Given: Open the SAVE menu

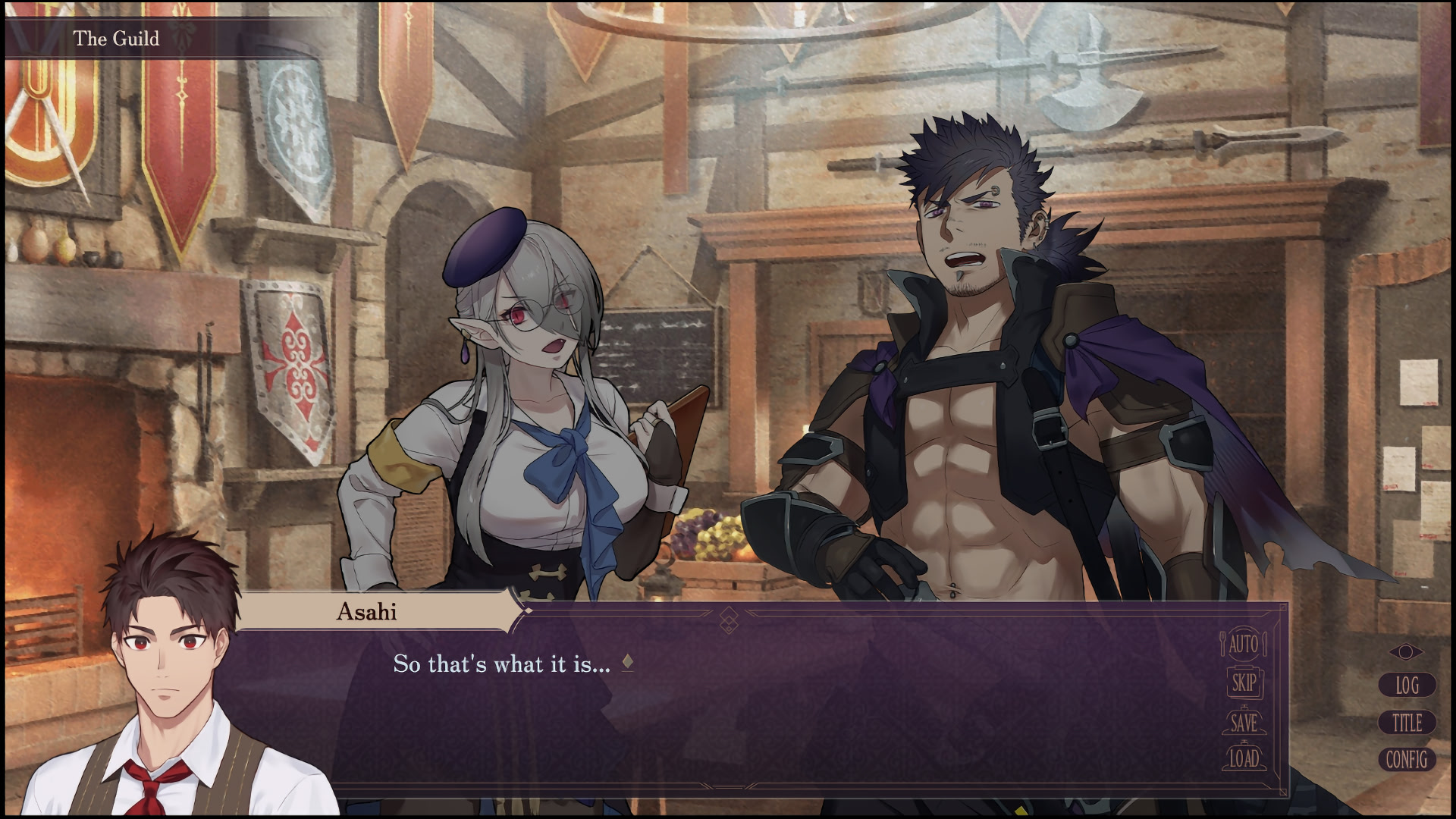Looking at the screenshot, I should click(1243, 722).
